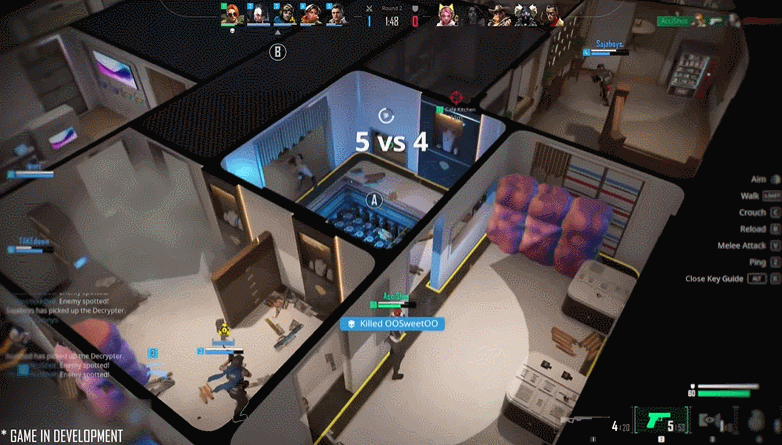Select the cowboy hat enemy portrait
The height and width of the screenshot is (445, 782).
tap(497, 15)
